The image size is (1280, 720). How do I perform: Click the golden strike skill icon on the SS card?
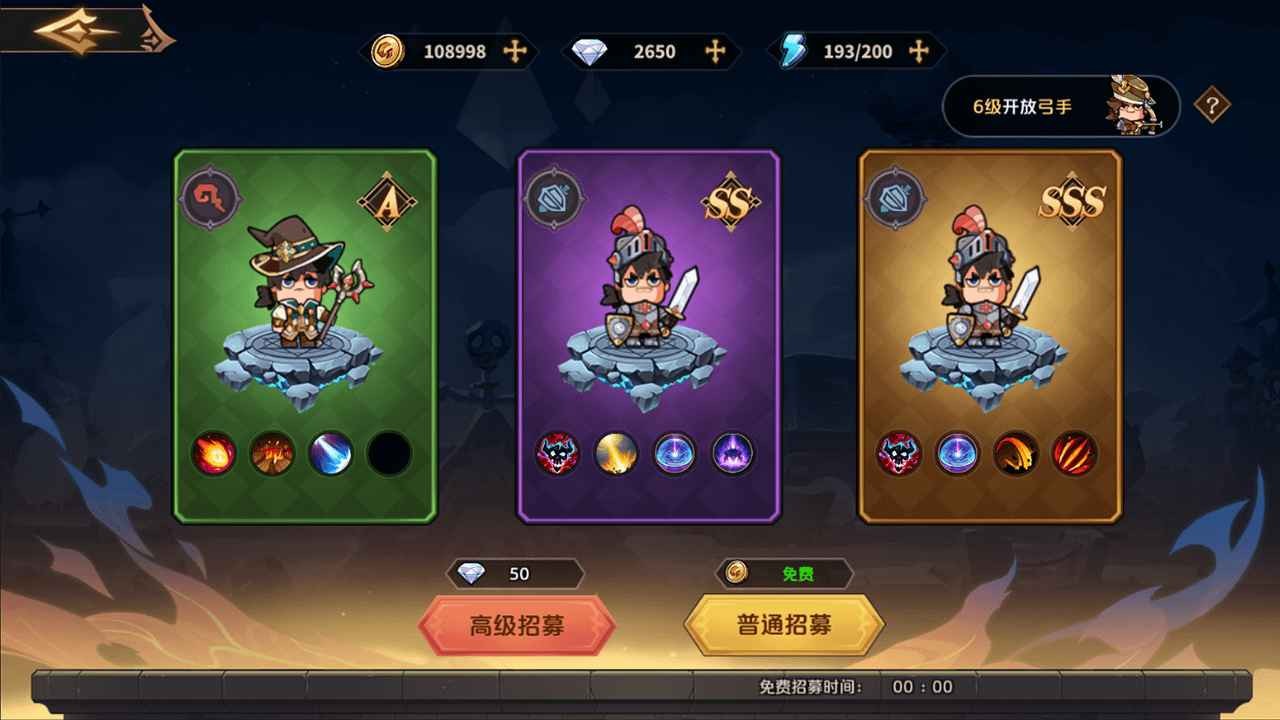(x=615, y=453)
